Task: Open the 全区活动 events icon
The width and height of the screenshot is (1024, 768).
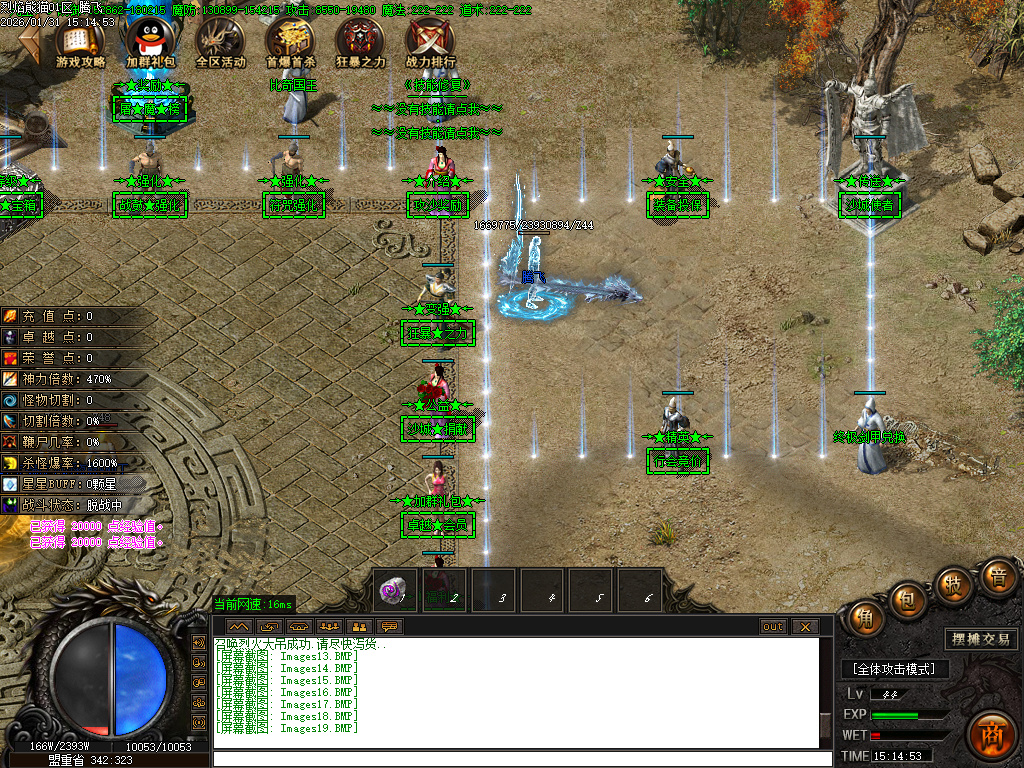Action: tap(220, 42)
